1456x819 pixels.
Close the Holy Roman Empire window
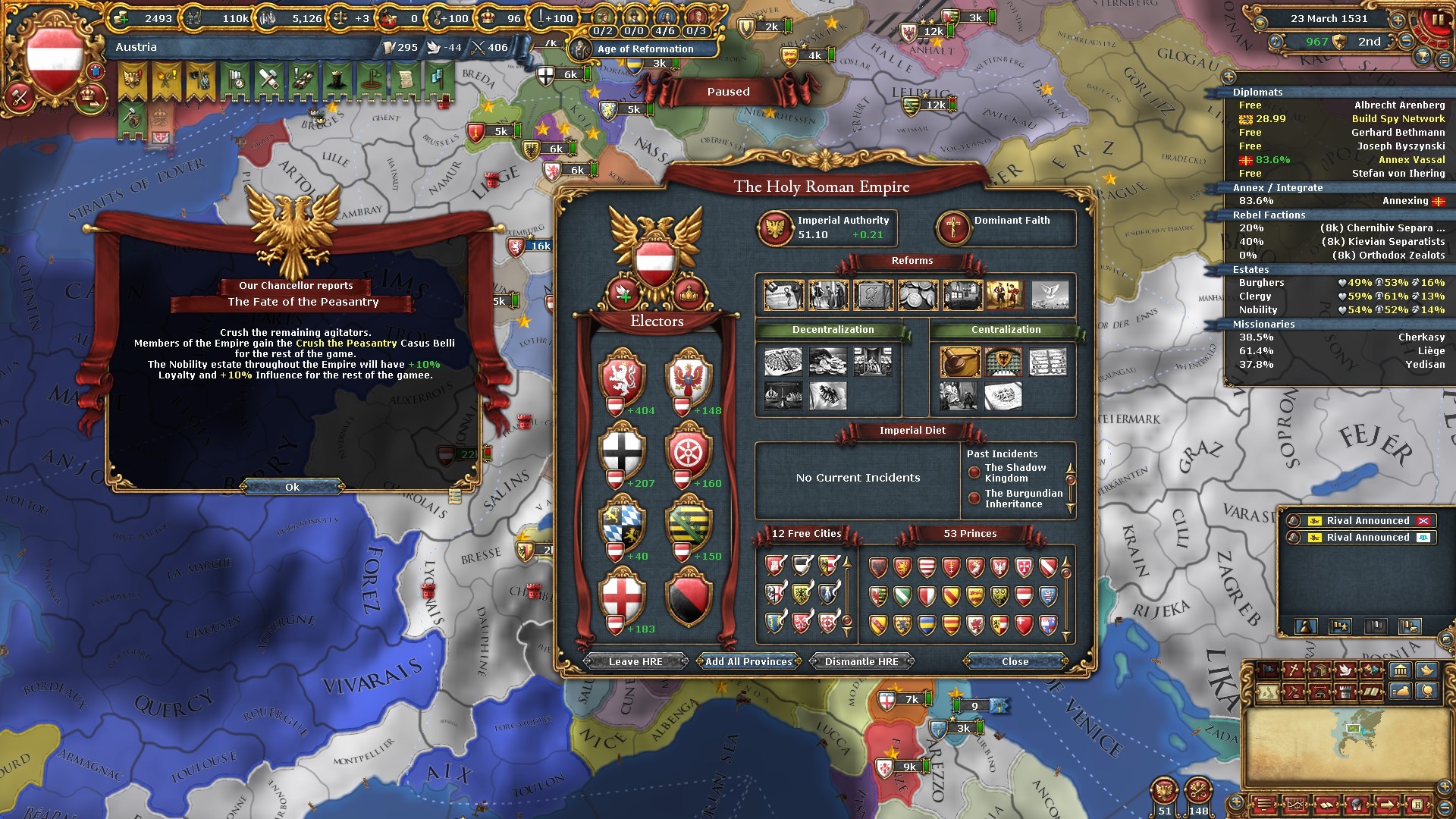coord(1015,661)
